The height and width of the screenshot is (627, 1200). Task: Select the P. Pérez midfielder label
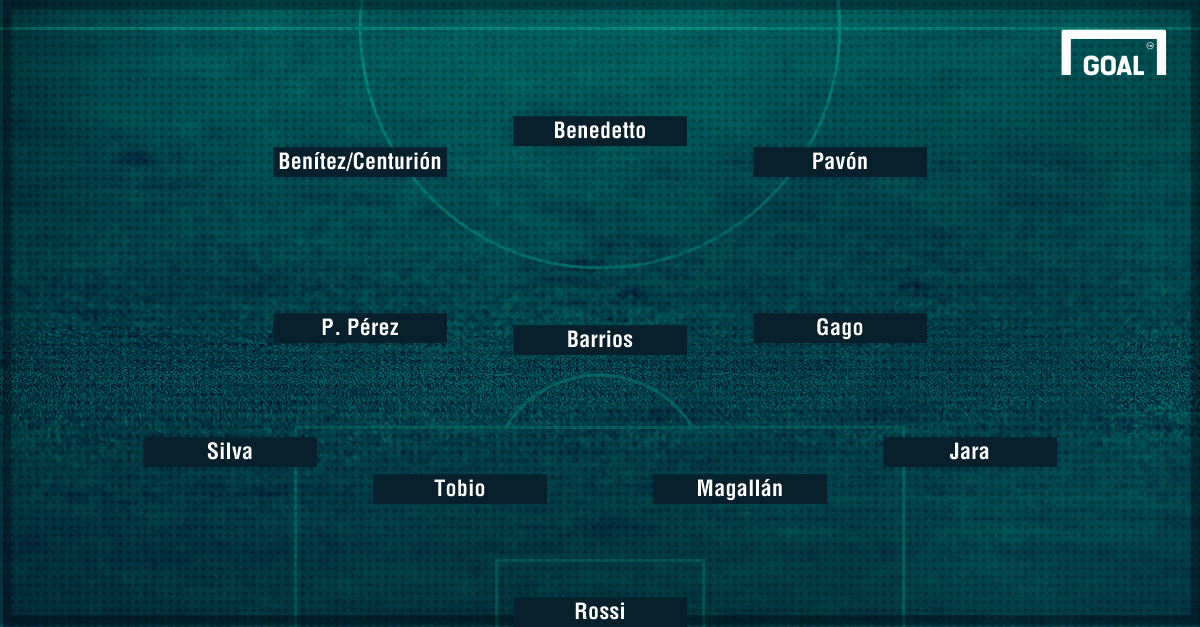point(360,328)
